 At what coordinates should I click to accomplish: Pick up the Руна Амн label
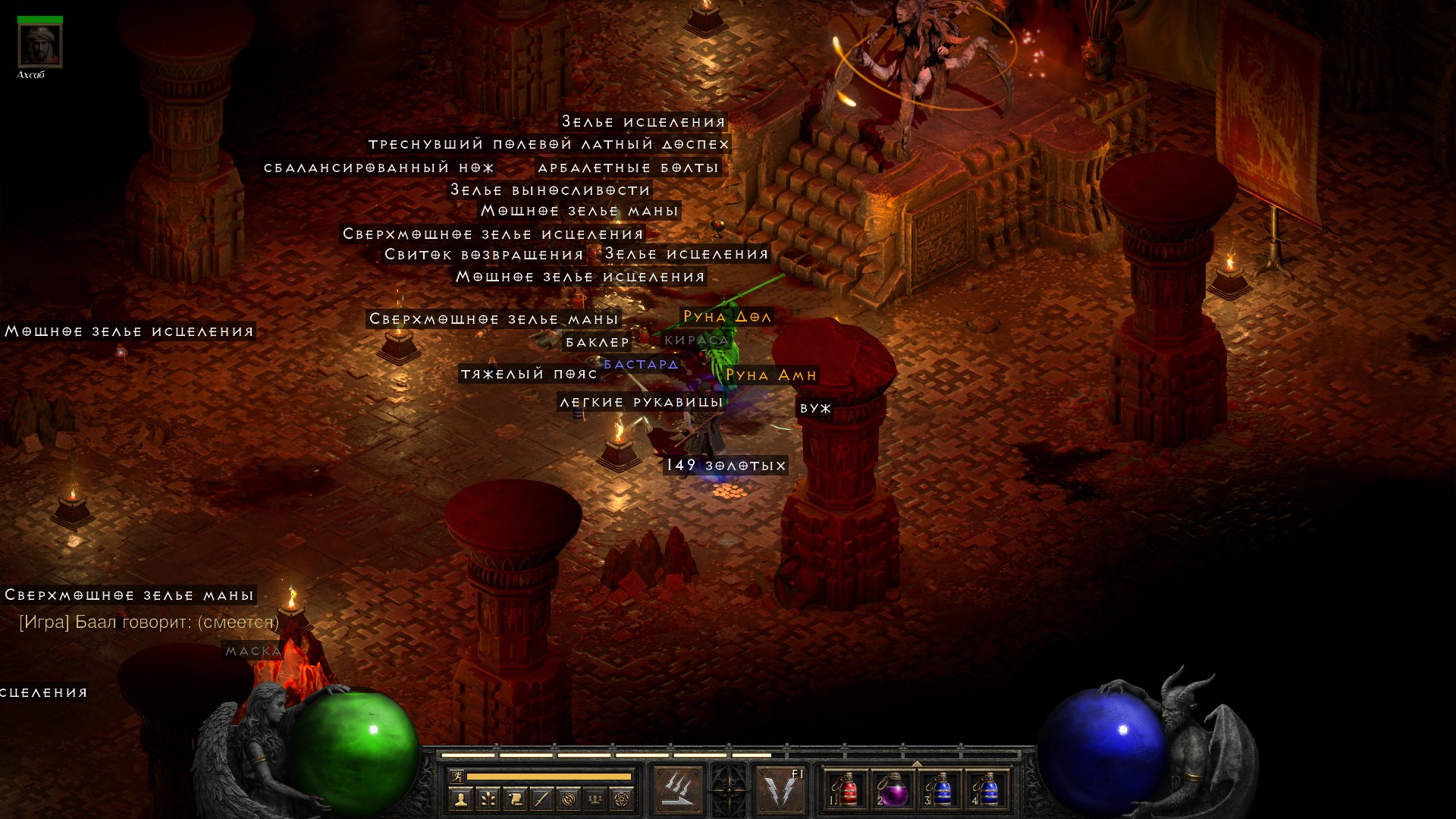[770, 375]
